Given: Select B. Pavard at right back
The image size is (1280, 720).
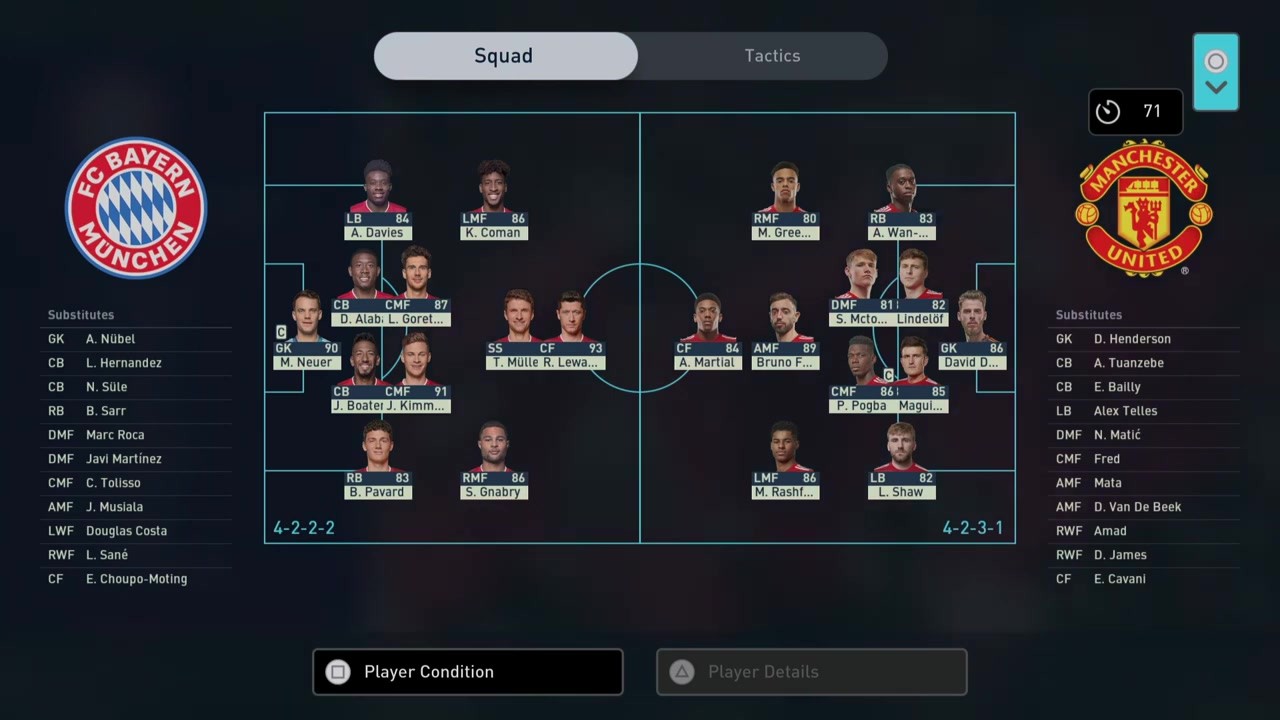Looking at the screenshot, I should 377,460.
